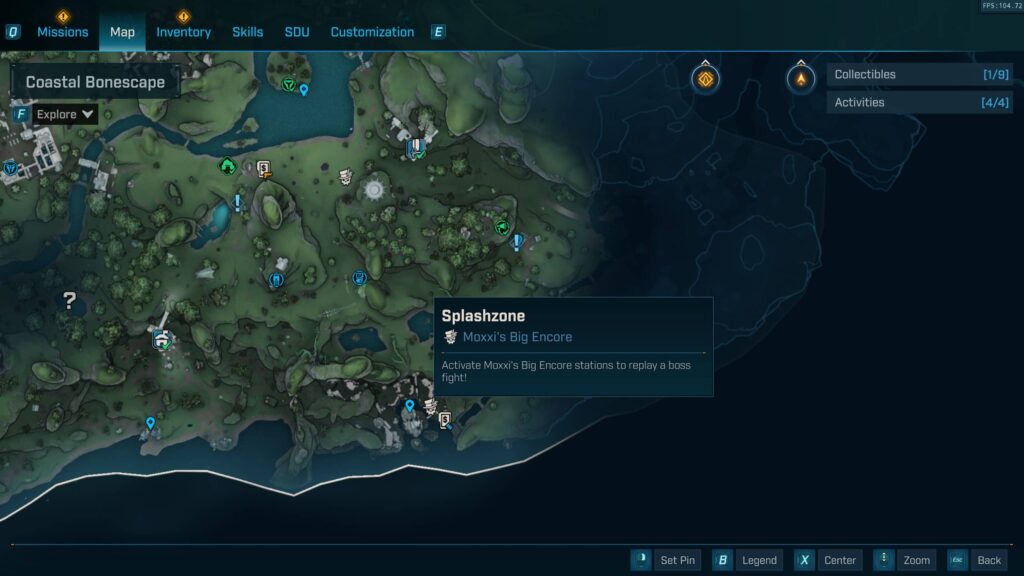This screenshot has width=1024, height=576.
Task: Select the white question mark map marker
Action: coord(69,300)
